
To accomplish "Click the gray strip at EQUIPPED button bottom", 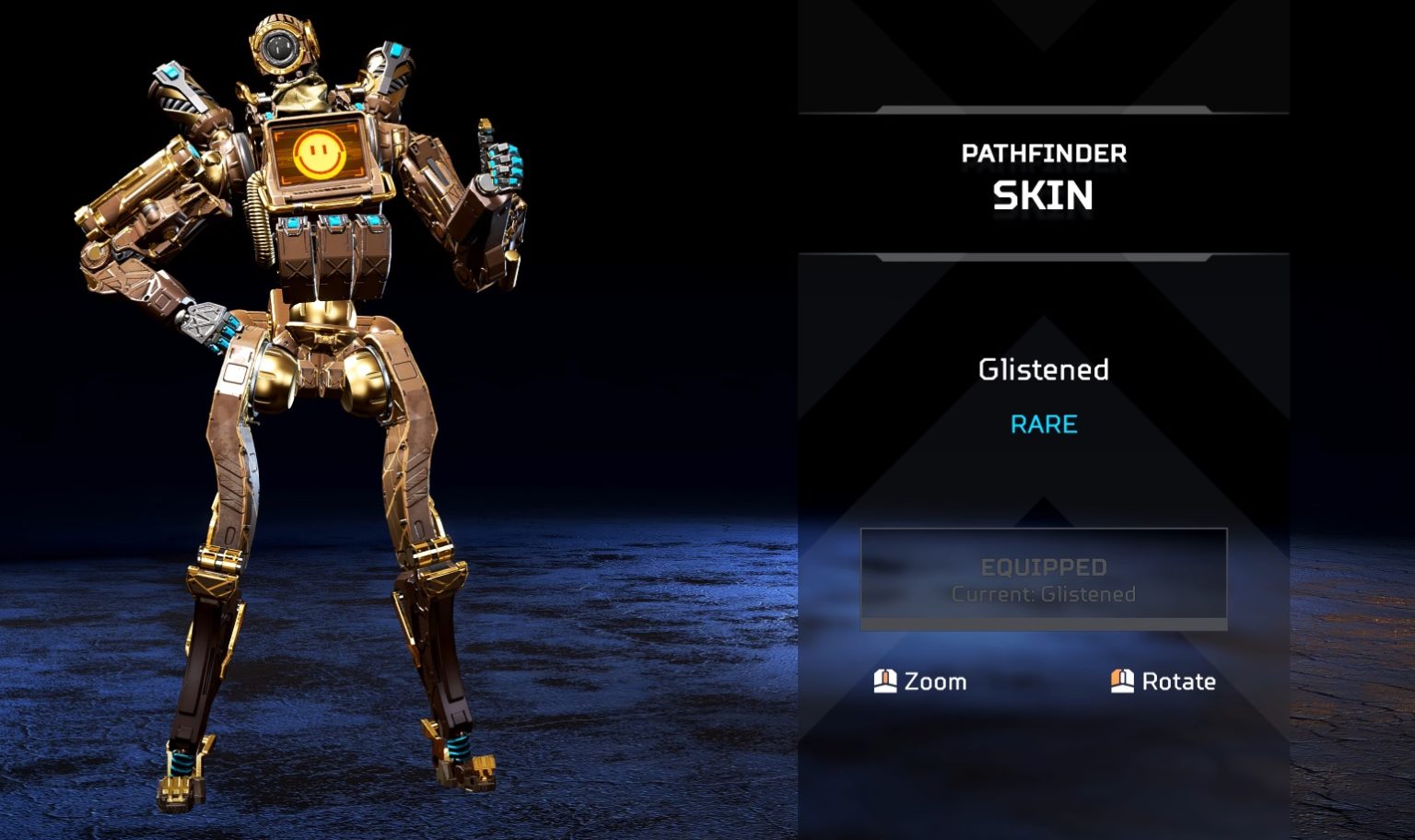I will (x=1043, y=624).
